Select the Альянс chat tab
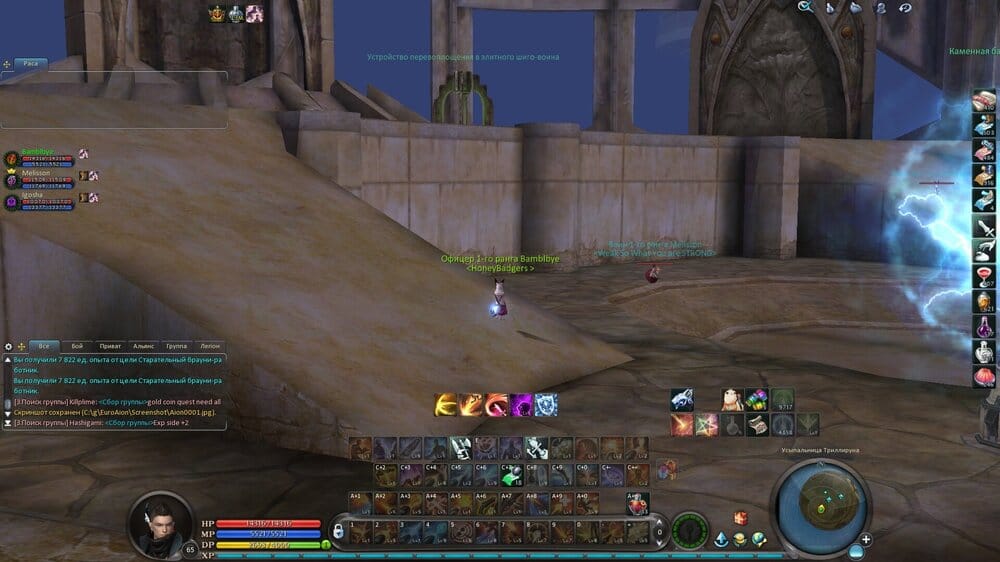This screenshot has width=1000, height=562. click(x=143, y=345)
